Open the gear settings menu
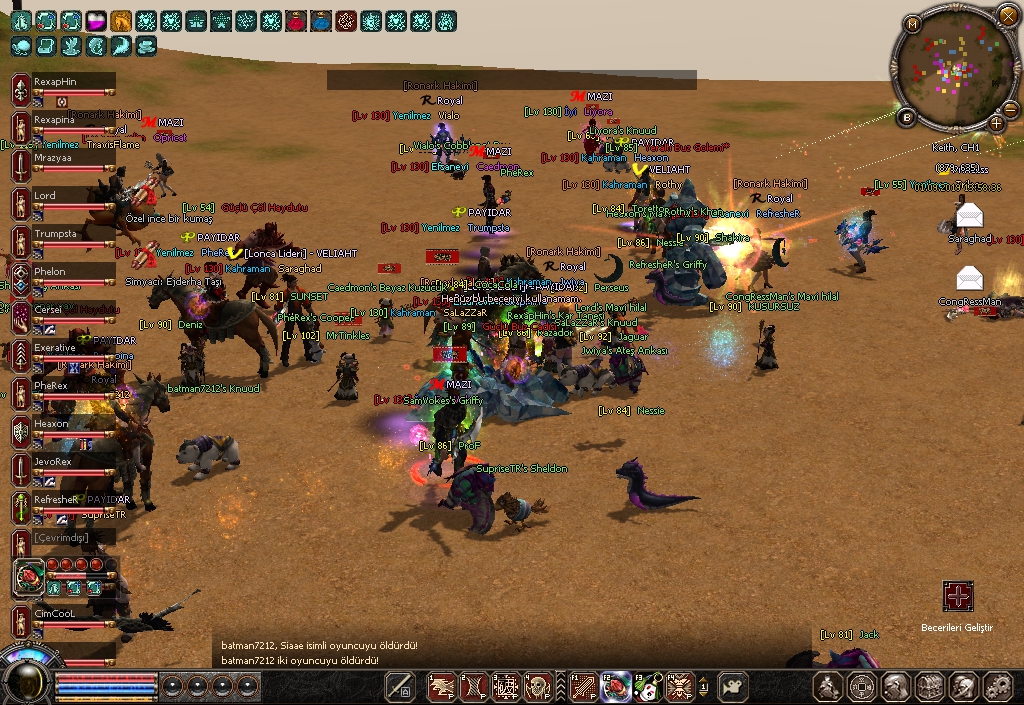The image size is (1024, 705). (998, 686)
